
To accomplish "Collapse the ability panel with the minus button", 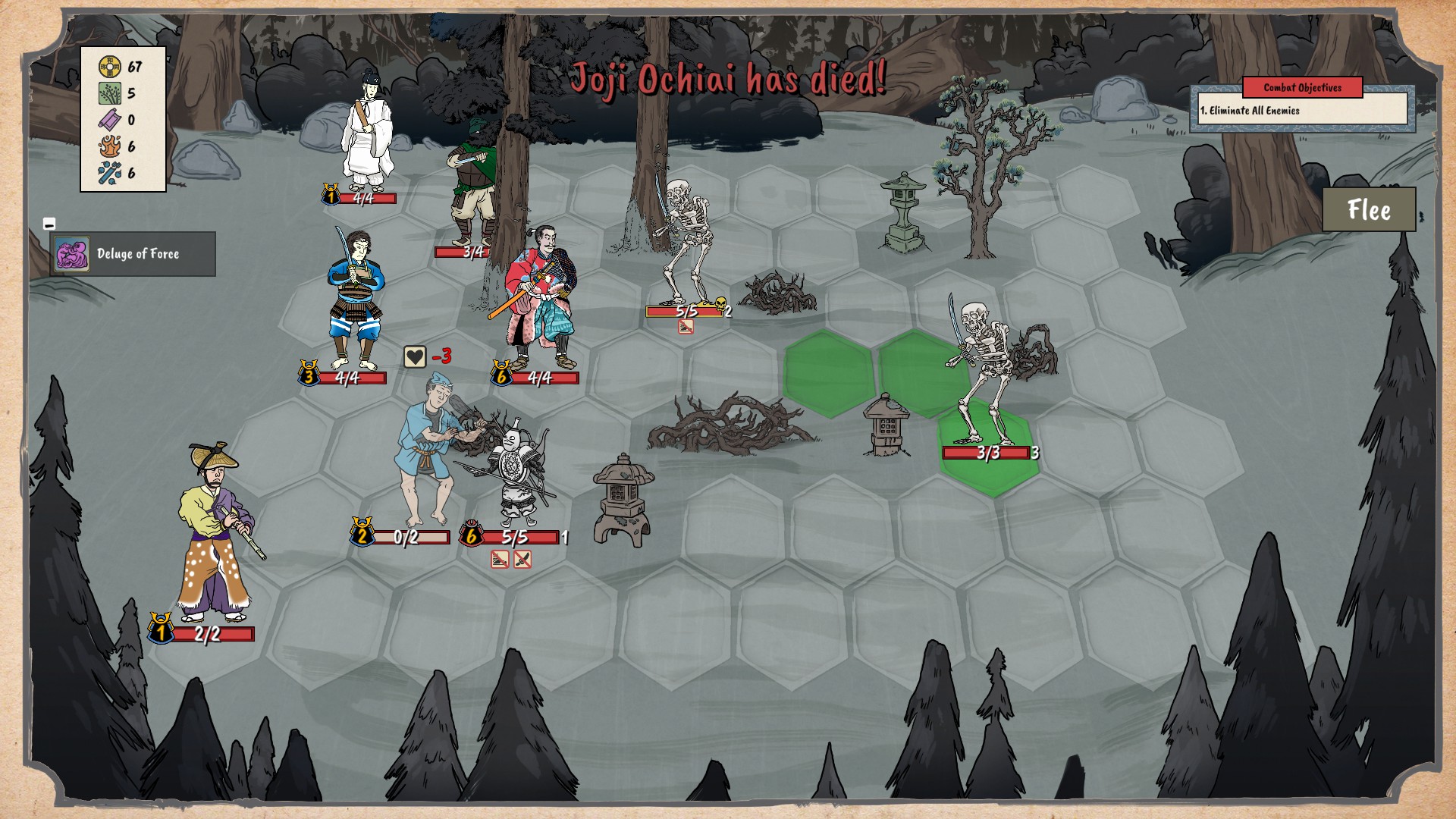I will tap(49, 224).
